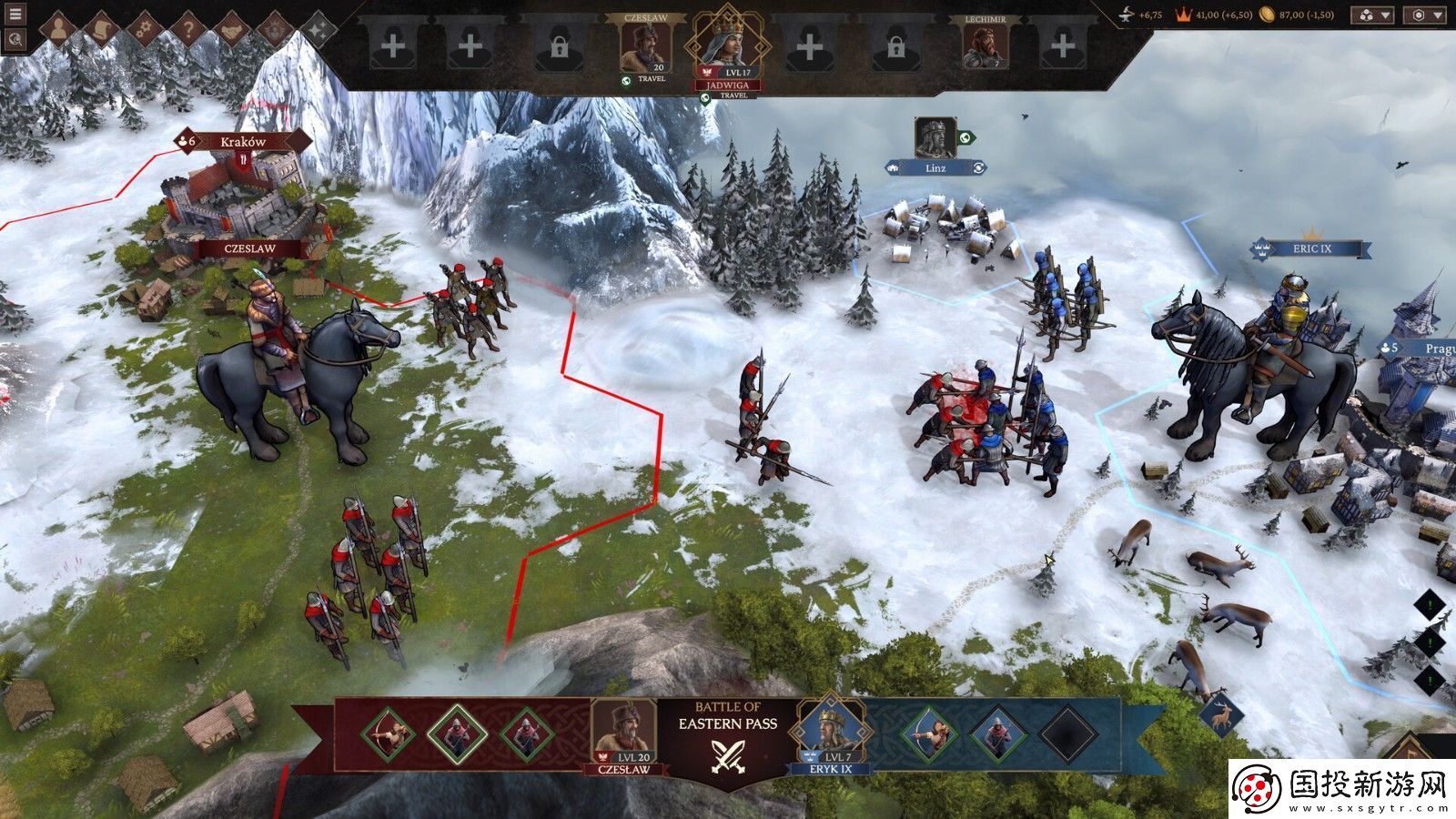Open the hamburger main menu

[15, 15]
